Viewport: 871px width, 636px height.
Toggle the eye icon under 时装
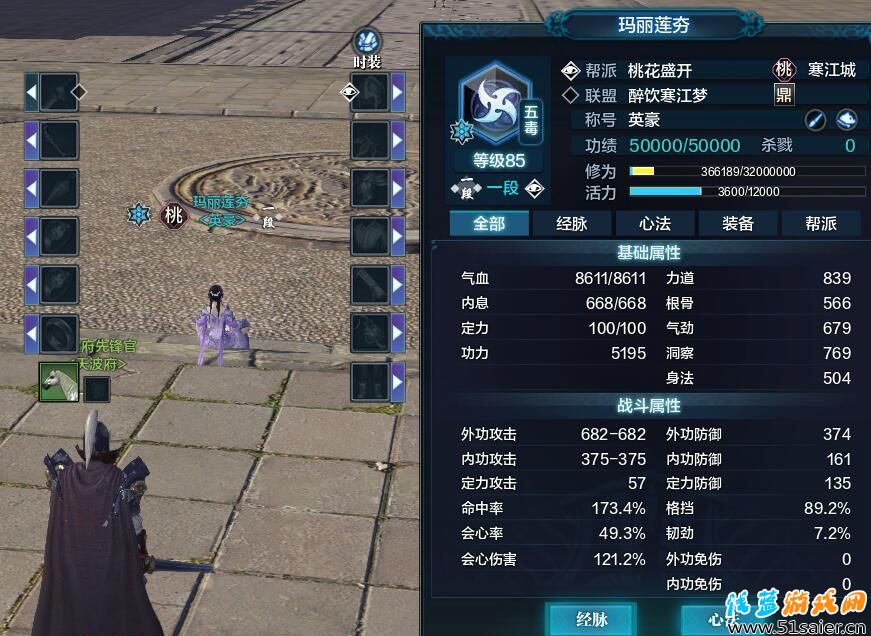point(349,92)
